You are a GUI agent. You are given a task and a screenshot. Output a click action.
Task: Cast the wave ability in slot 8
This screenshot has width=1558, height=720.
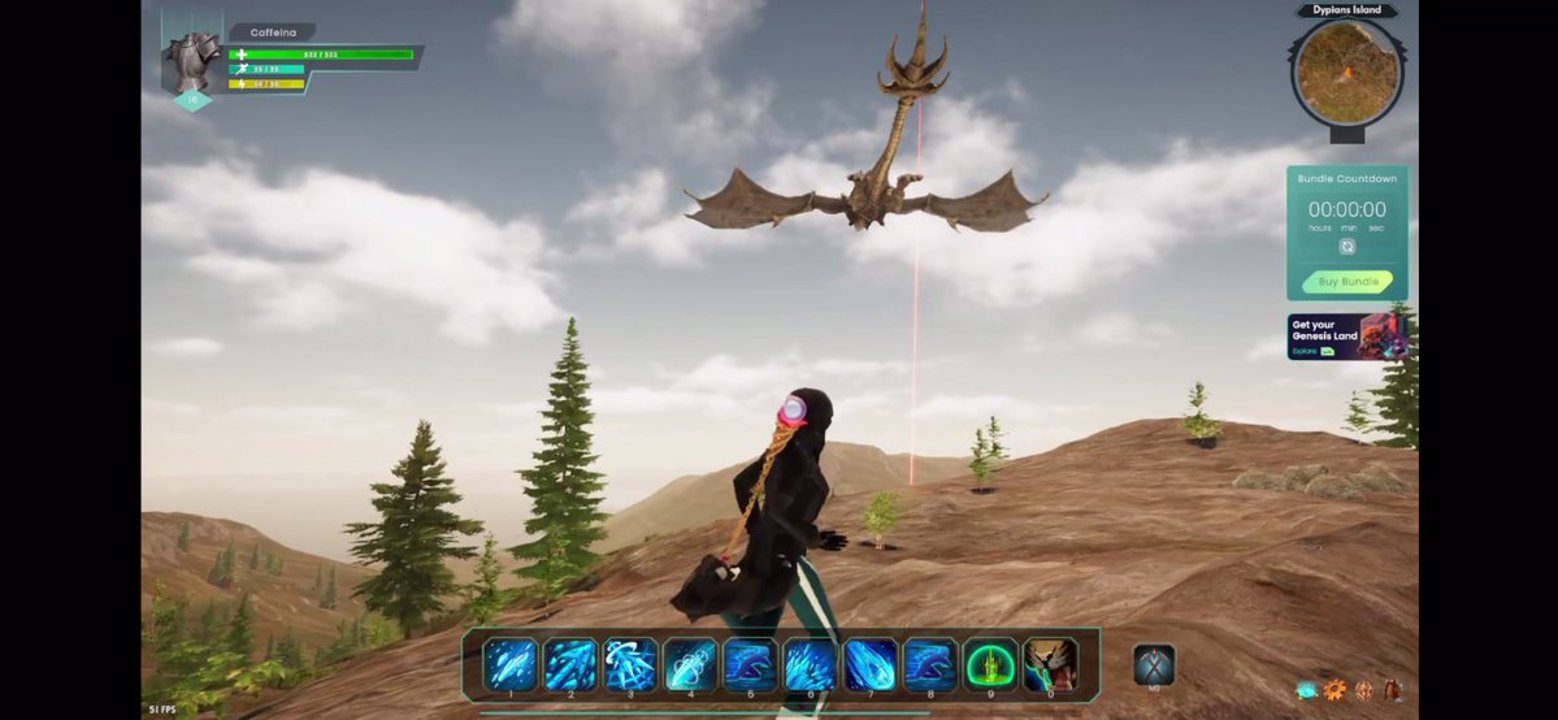pyautogui.click(x=930, y=664)
